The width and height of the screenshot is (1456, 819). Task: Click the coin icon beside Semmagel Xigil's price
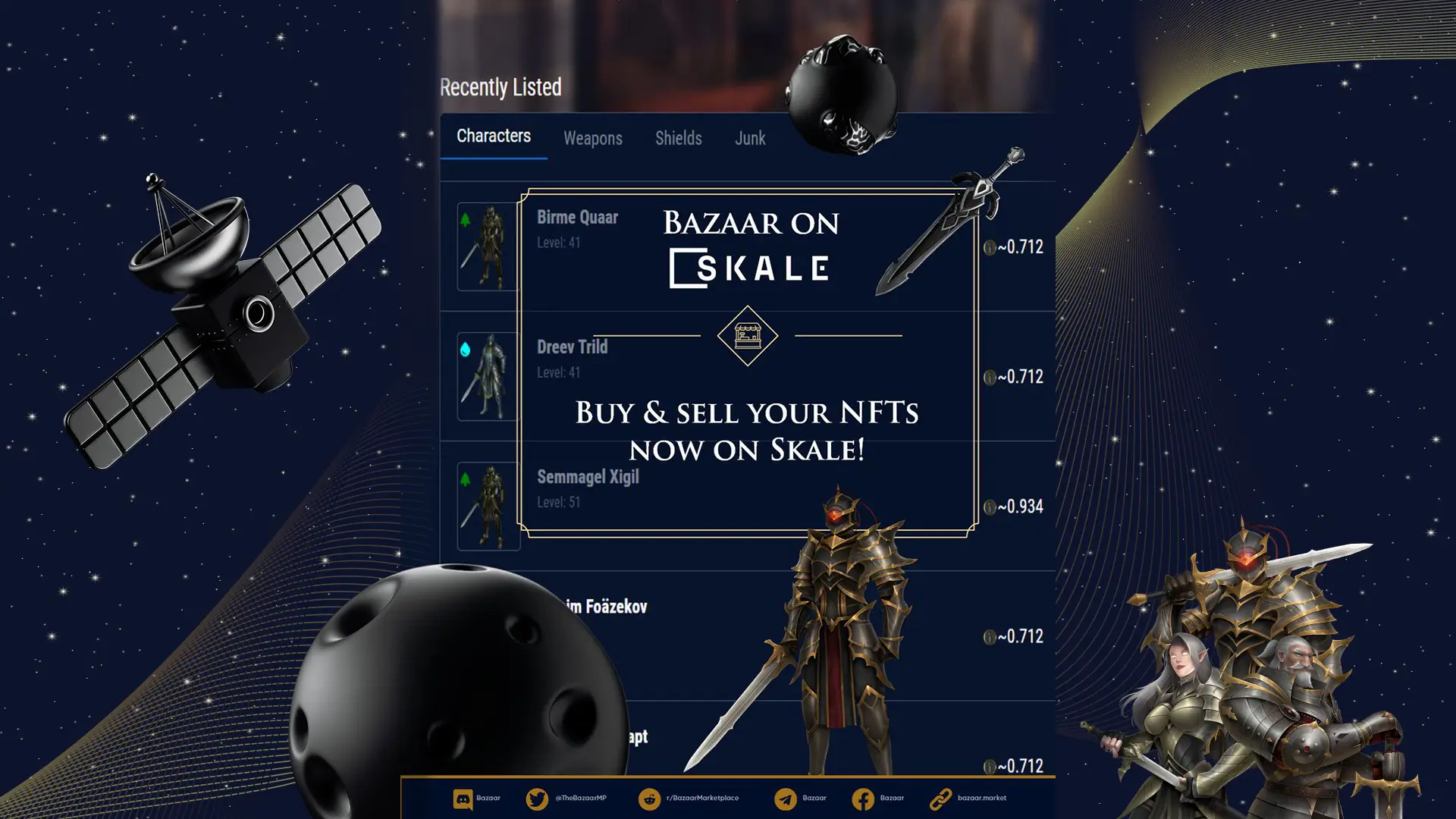click(990, 507)
